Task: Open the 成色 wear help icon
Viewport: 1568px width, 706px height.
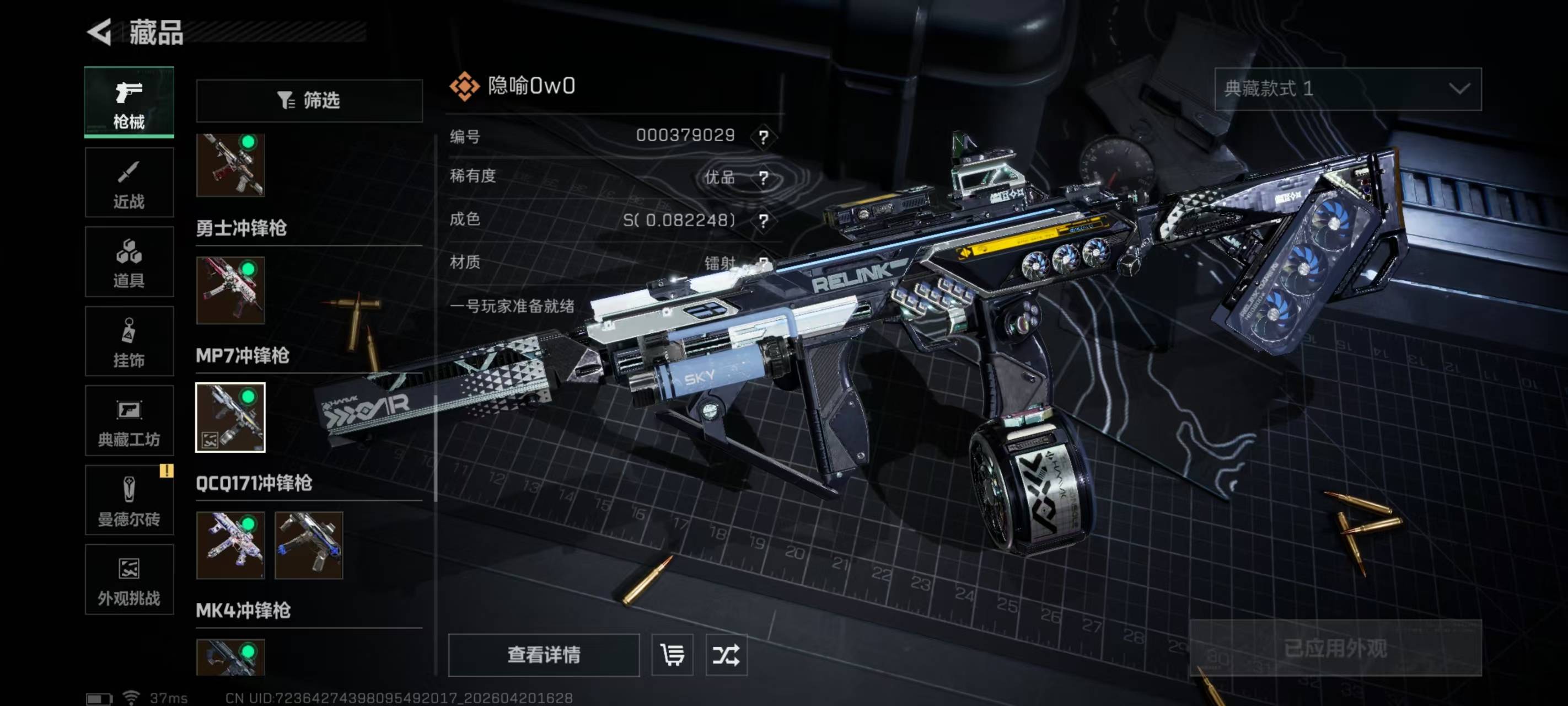Action: (x=763, y=221)
